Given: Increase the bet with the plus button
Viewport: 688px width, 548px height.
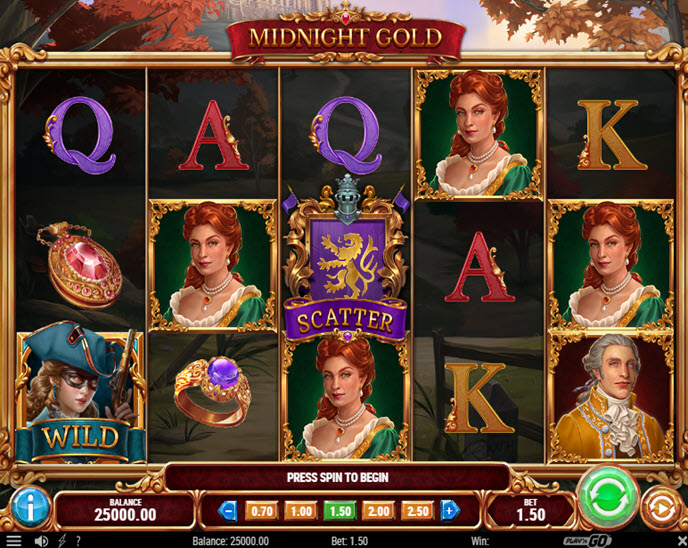Looking at the screenshot, I should click(x=449, y=510).
